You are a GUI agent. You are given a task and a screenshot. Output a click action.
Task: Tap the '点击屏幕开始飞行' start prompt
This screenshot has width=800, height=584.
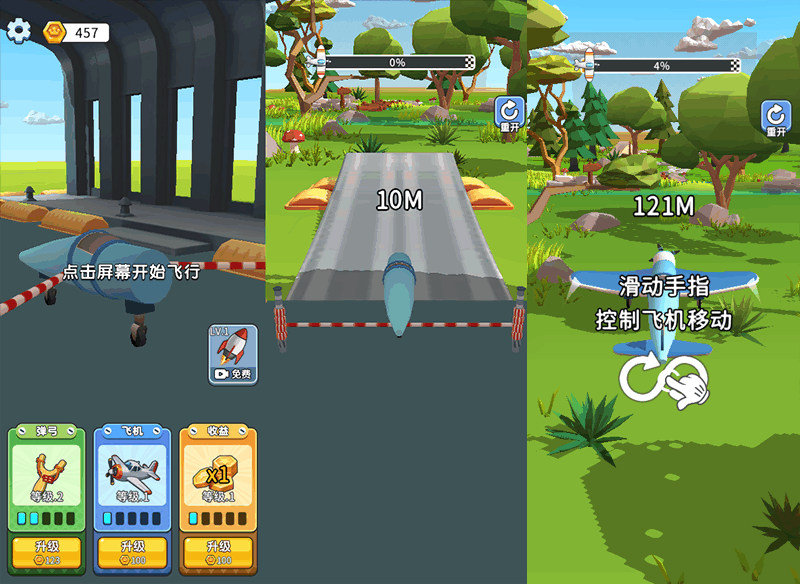coord(132,272)
